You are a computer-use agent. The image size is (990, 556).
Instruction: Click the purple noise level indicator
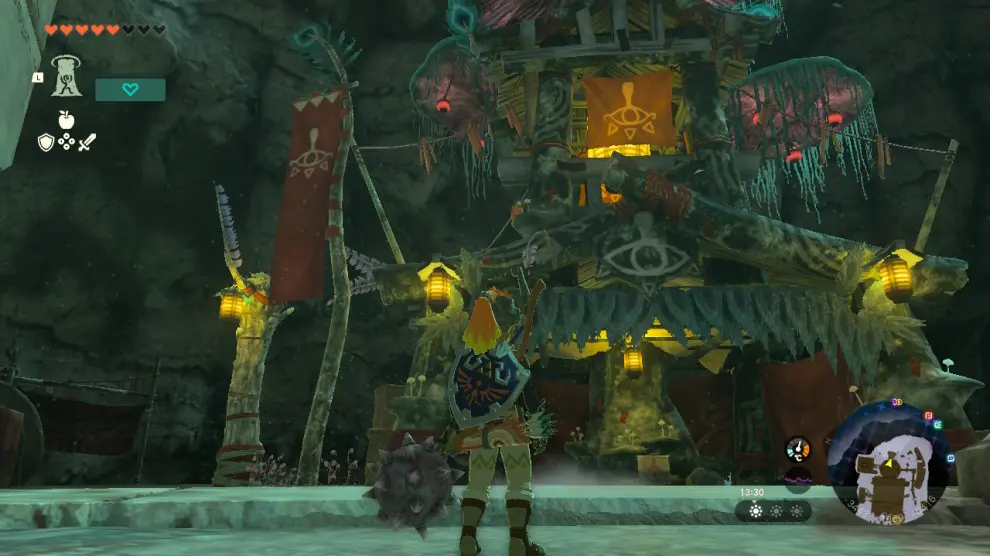[x=798, y=478]
